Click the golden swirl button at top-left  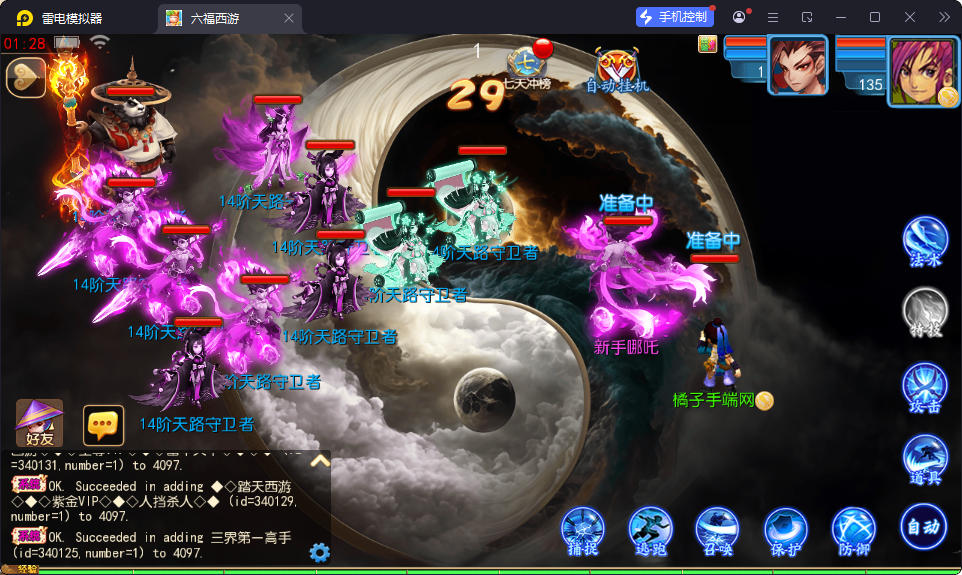pos(26,78)
